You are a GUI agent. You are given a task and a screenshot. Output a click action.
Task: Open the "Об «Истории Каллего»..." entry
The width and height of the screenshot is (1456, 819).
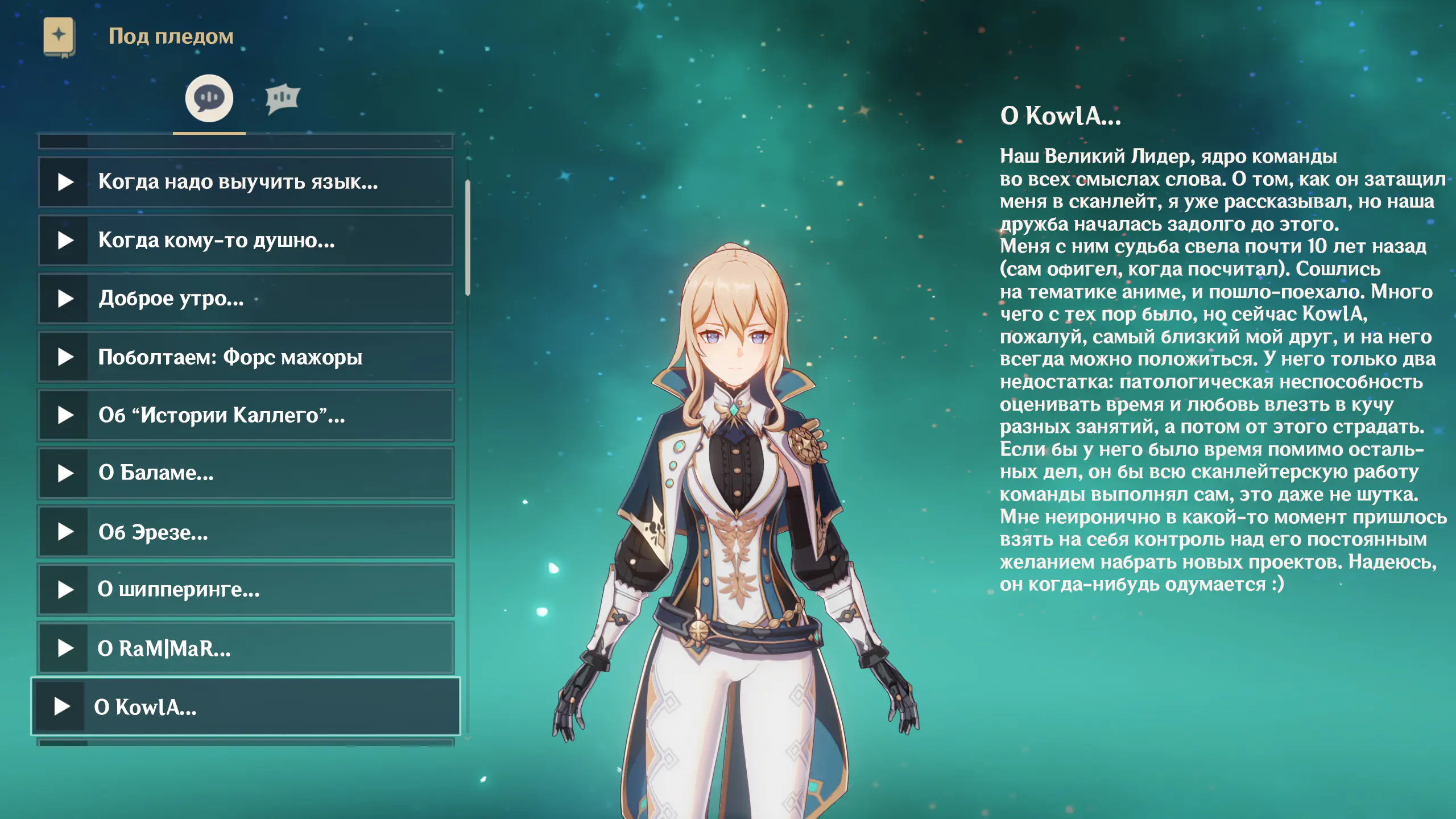point(246,415)
